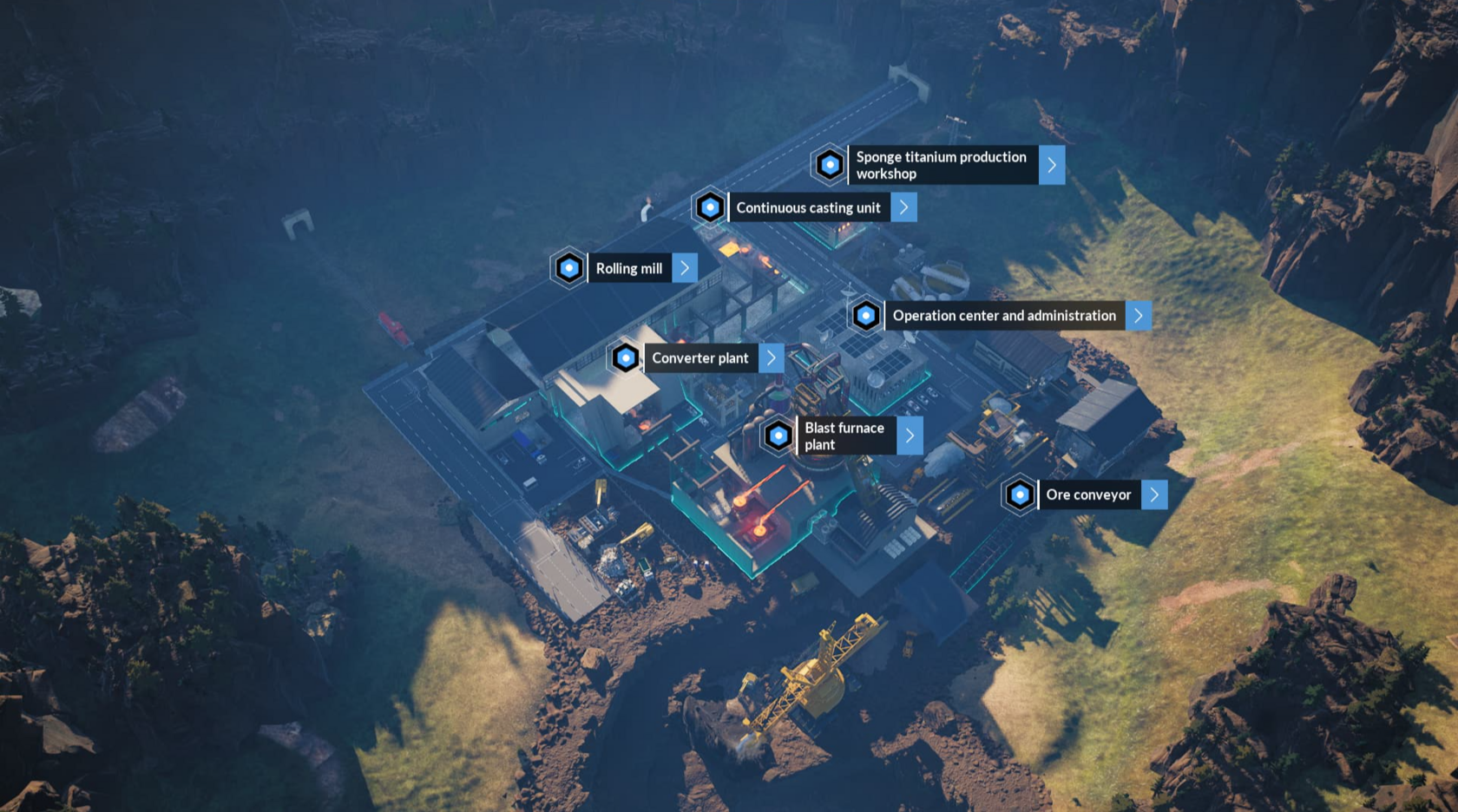This screenshot has height=812, width=1458.
Task: Click the arrow next to Ore conveyor
Action: pos(1154,494)
